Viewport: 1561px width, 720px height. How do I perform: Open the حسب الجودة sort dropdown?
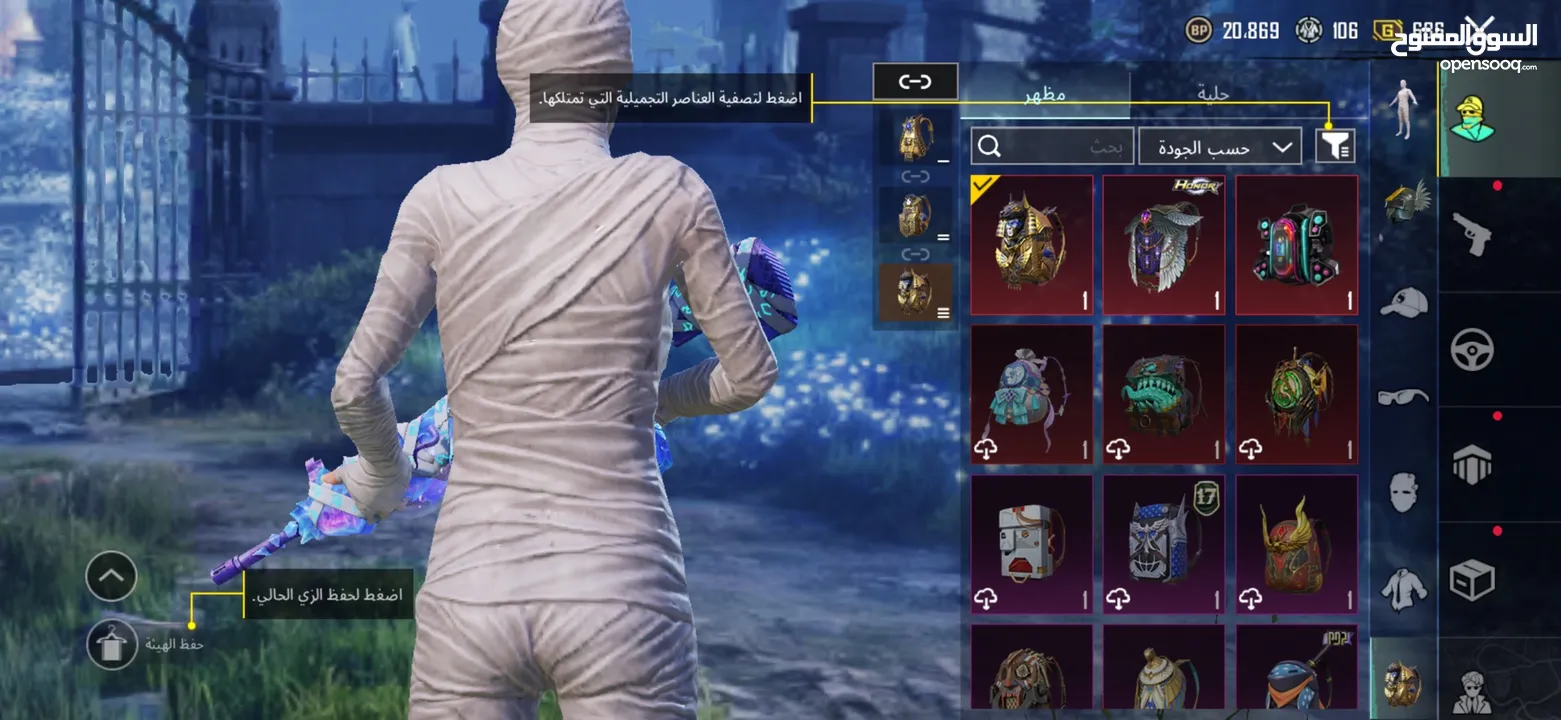[x=1220, y=147]
